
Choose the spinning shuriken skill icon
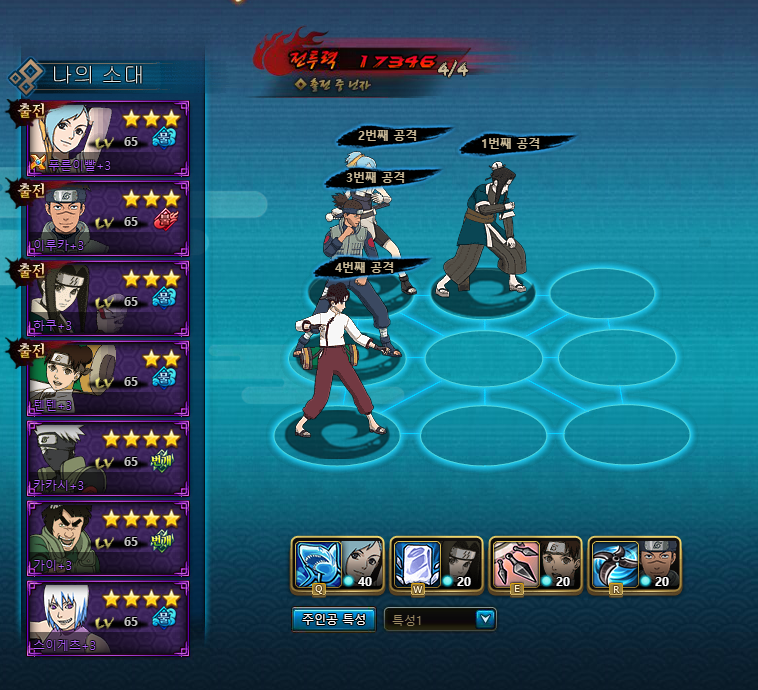tap(612, 564)
